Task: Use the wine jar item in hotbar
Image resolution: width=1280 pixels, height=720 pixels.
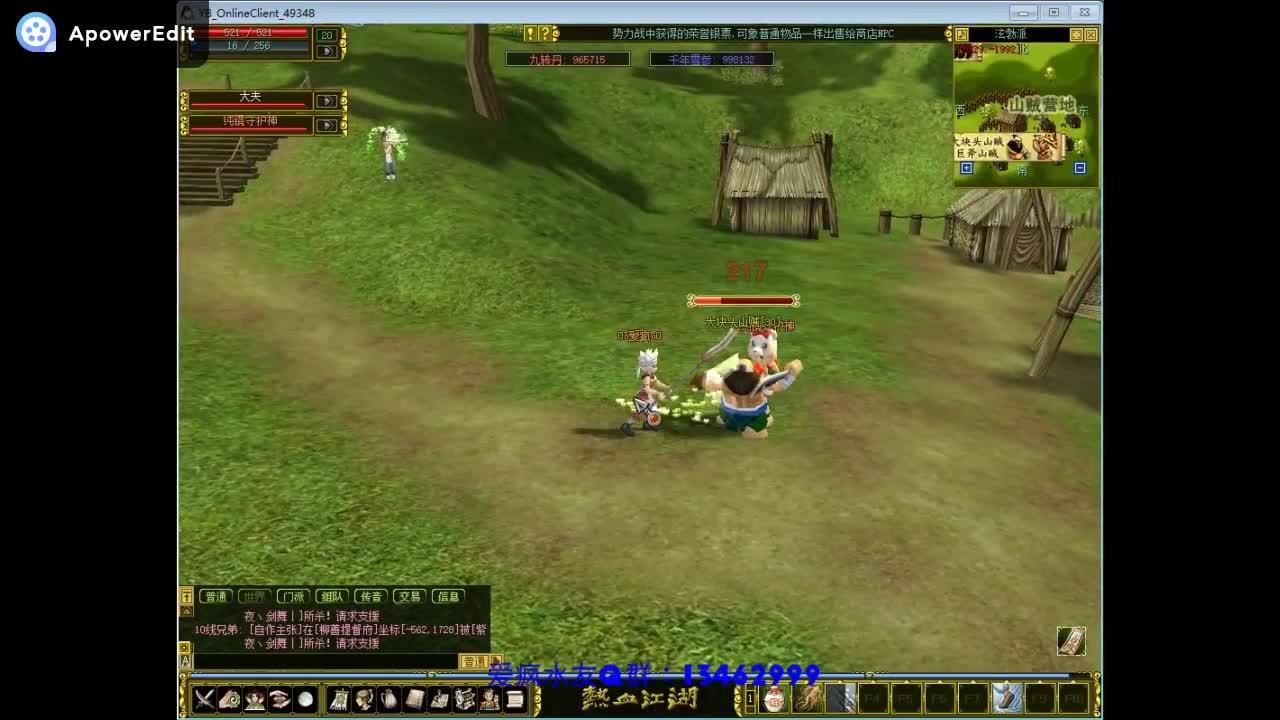Action: click(774, 698)
